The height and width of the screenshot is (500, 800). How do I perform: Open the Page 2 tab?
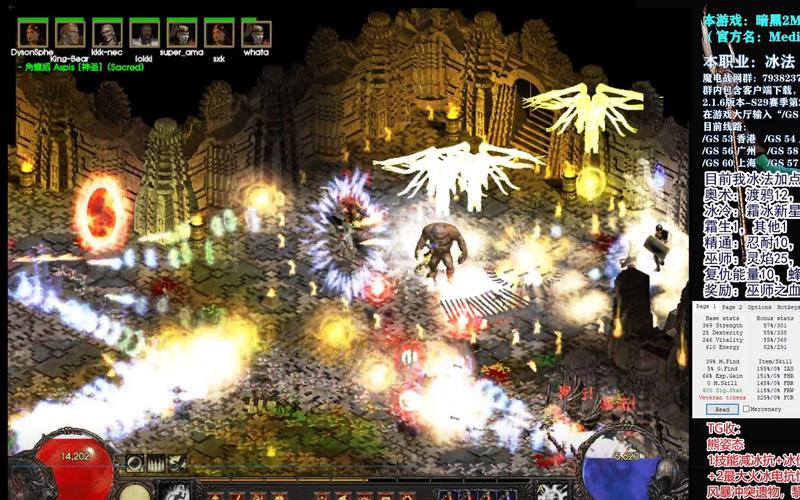(x=733, y=306)
